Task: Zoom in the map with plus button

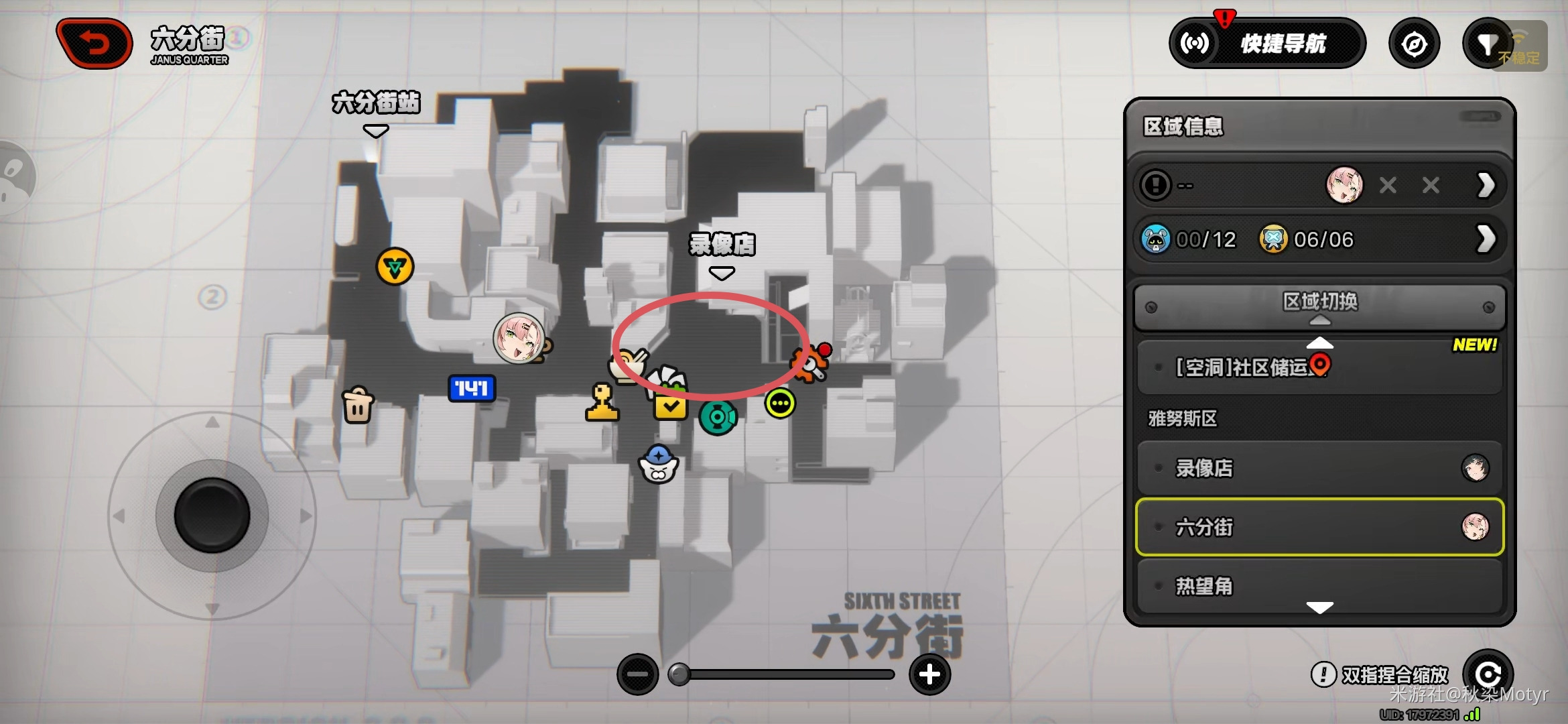Action: point(929,674)
